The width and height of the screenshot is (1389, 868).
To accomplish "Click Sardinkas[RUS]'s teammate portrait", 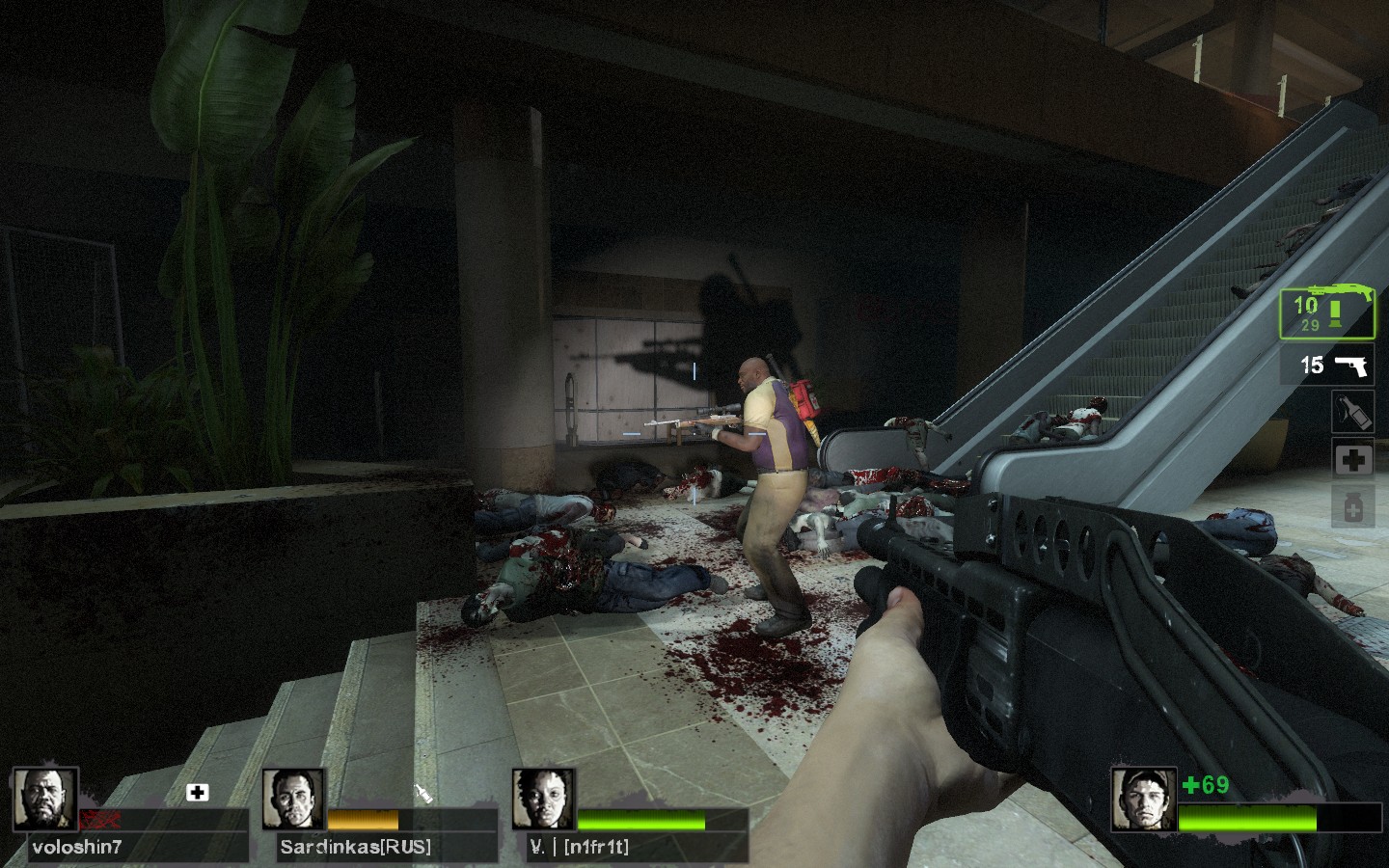I will click(293, 799).
